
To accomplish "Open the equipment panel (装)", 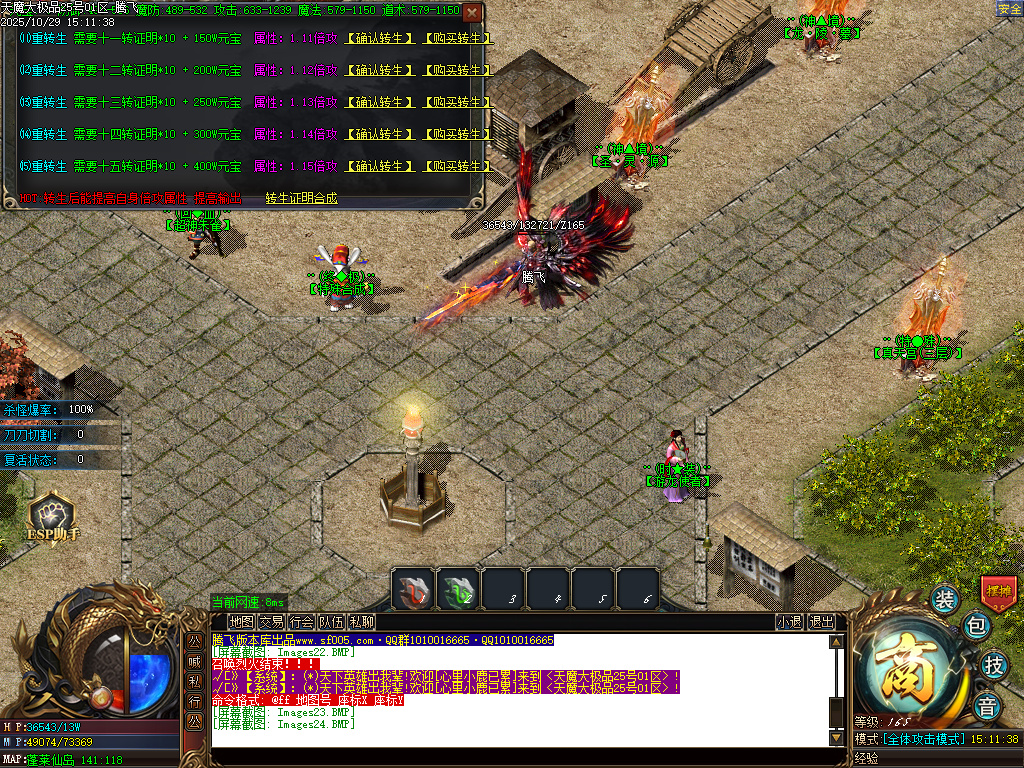I will [x=945, y=600].
